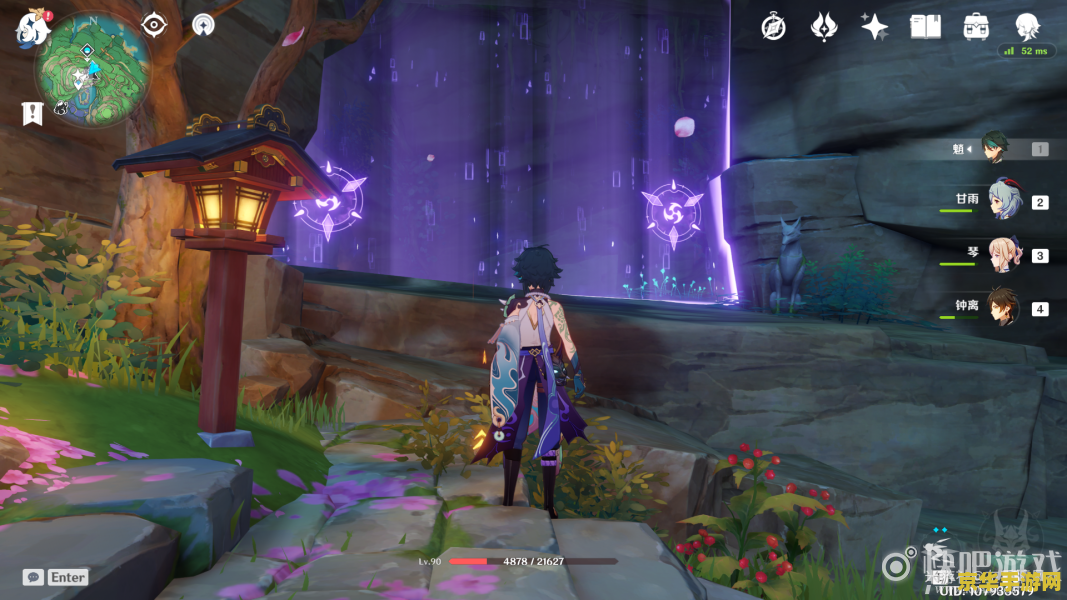
Task: Toggle the eye-shaped view icon
Action: tap(154, 25)
